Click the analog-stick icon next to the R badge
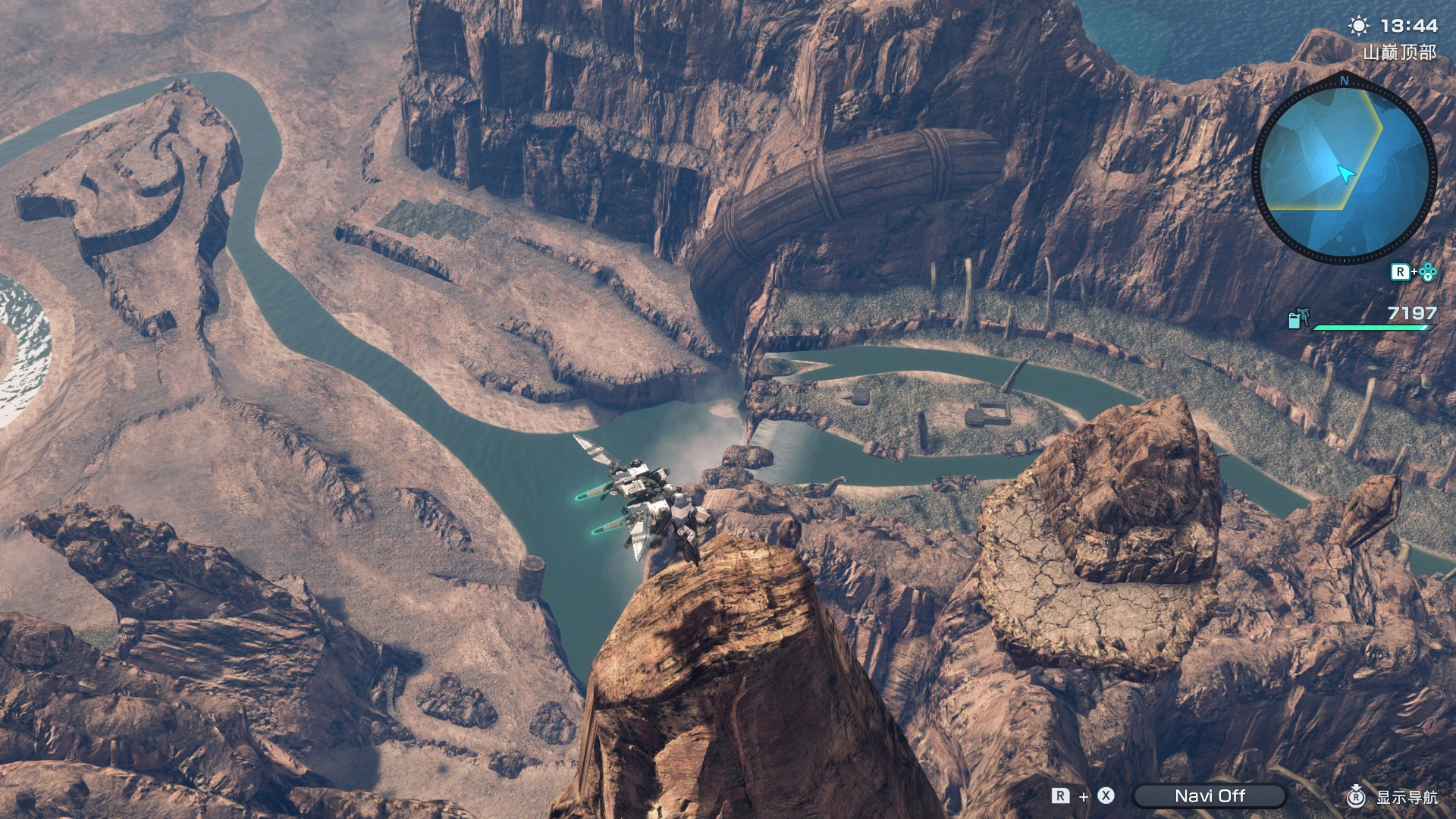This screenshot has width=1456, height=819. click(1426, 271)
